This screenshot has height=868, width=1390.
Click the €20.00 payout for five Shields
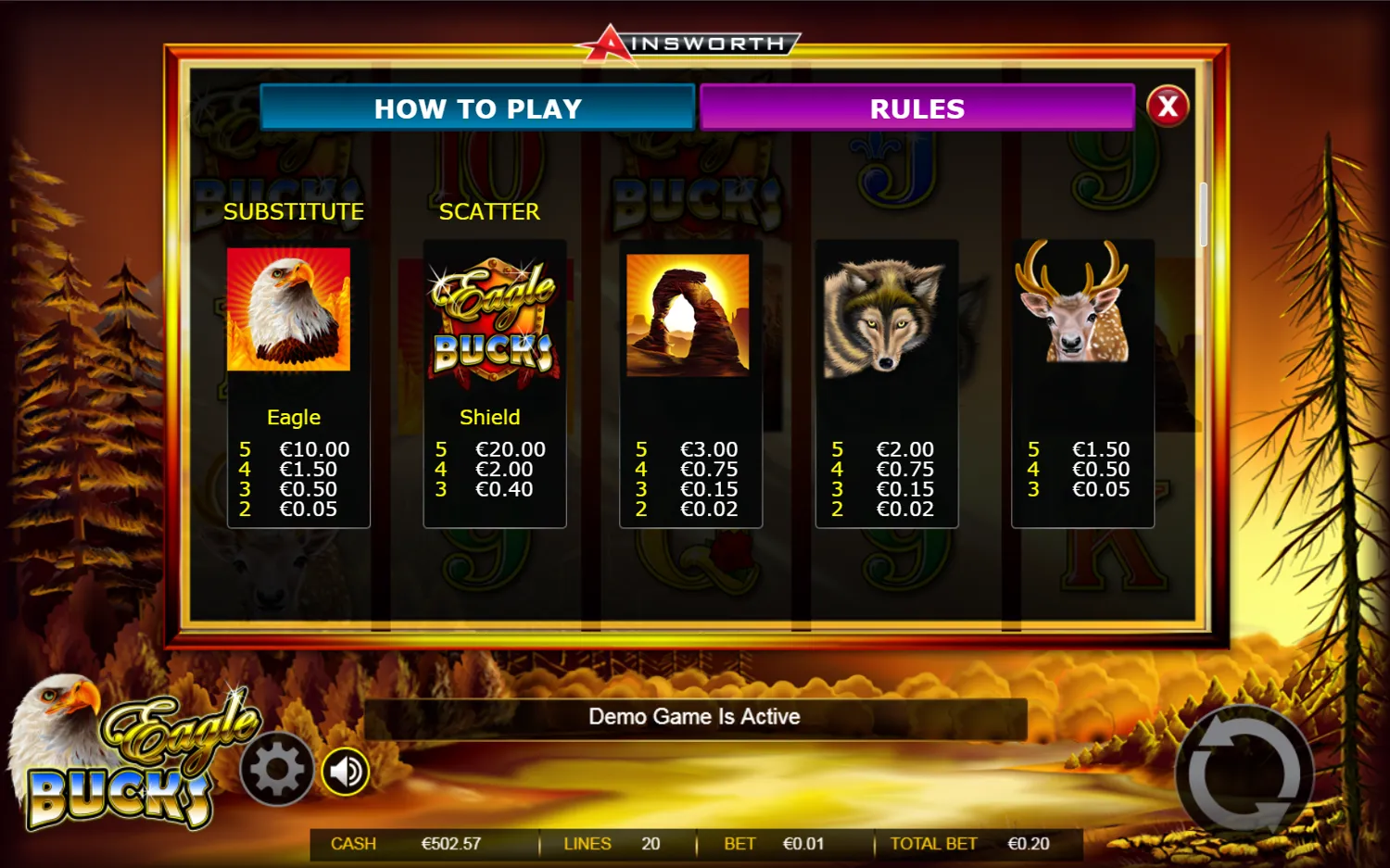tap(510, 449)
